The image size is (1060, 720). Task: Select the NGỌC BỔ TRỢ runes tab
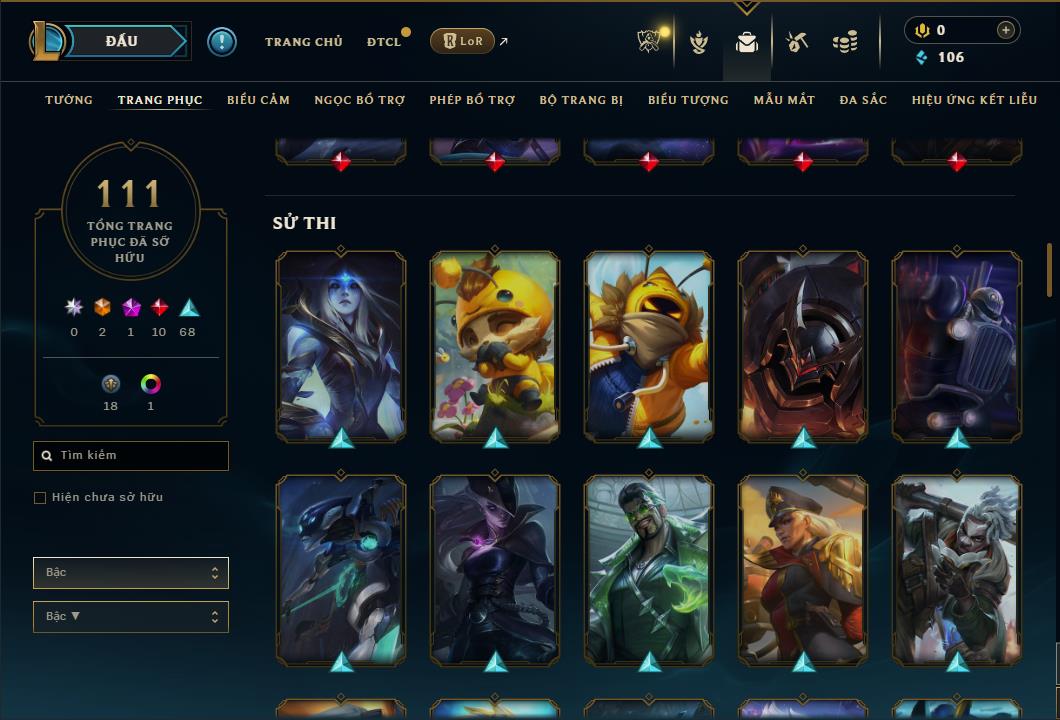pos(359,100)
